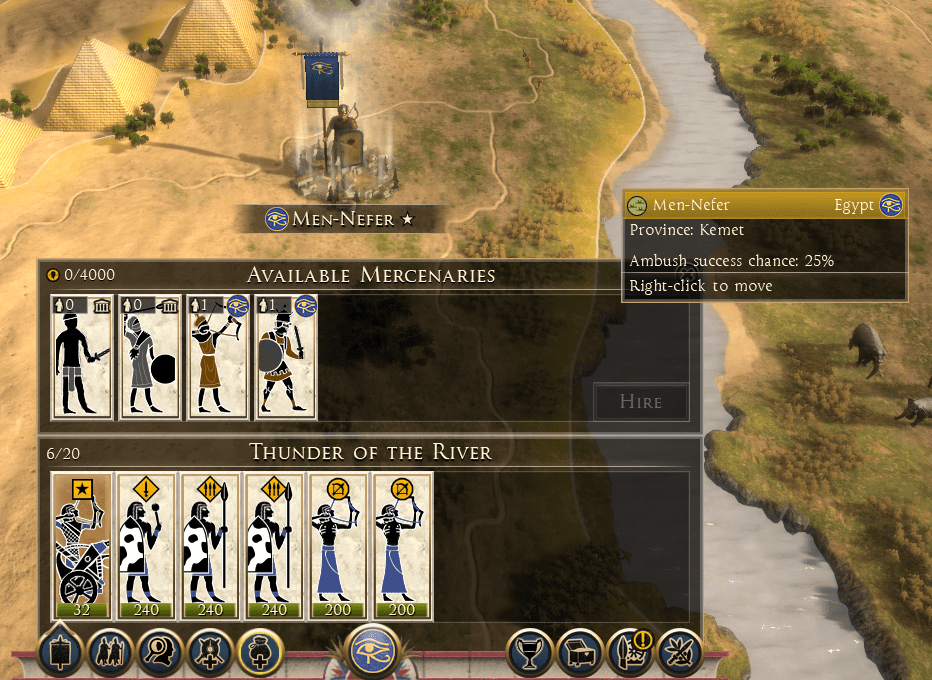Select the helmeted sword-and-shield mercenary card
932x680 pixels.
click(285, 356)
